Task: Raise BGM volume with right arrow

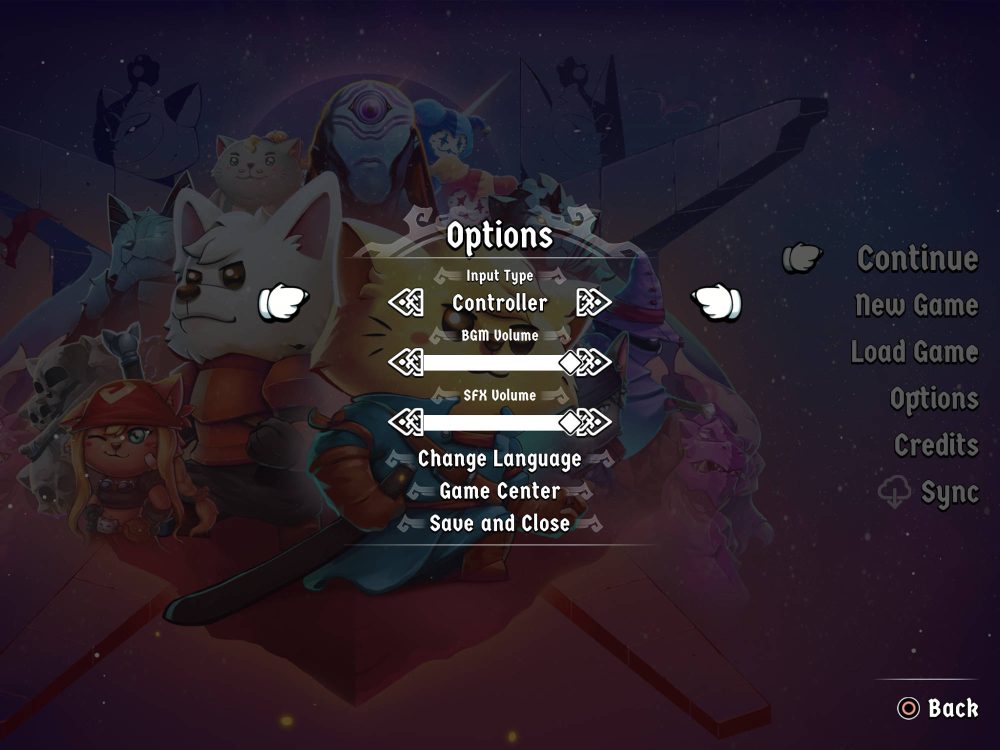Action: point(596,362)
